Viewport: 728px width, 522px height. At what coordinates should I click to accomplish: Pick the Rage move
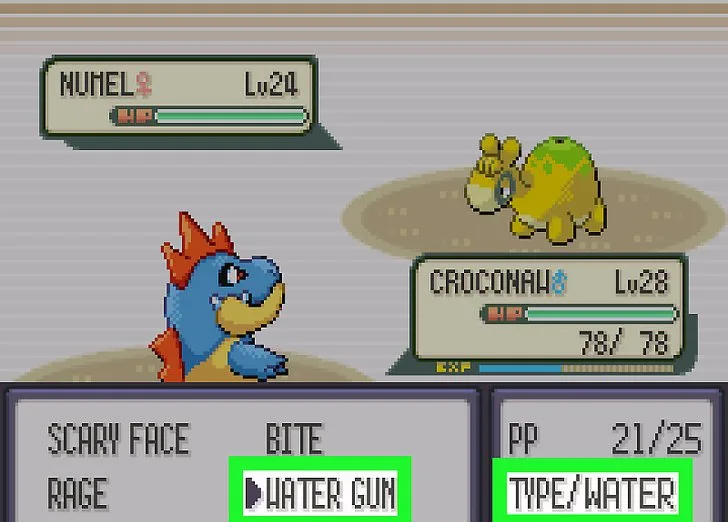(77, 493)
